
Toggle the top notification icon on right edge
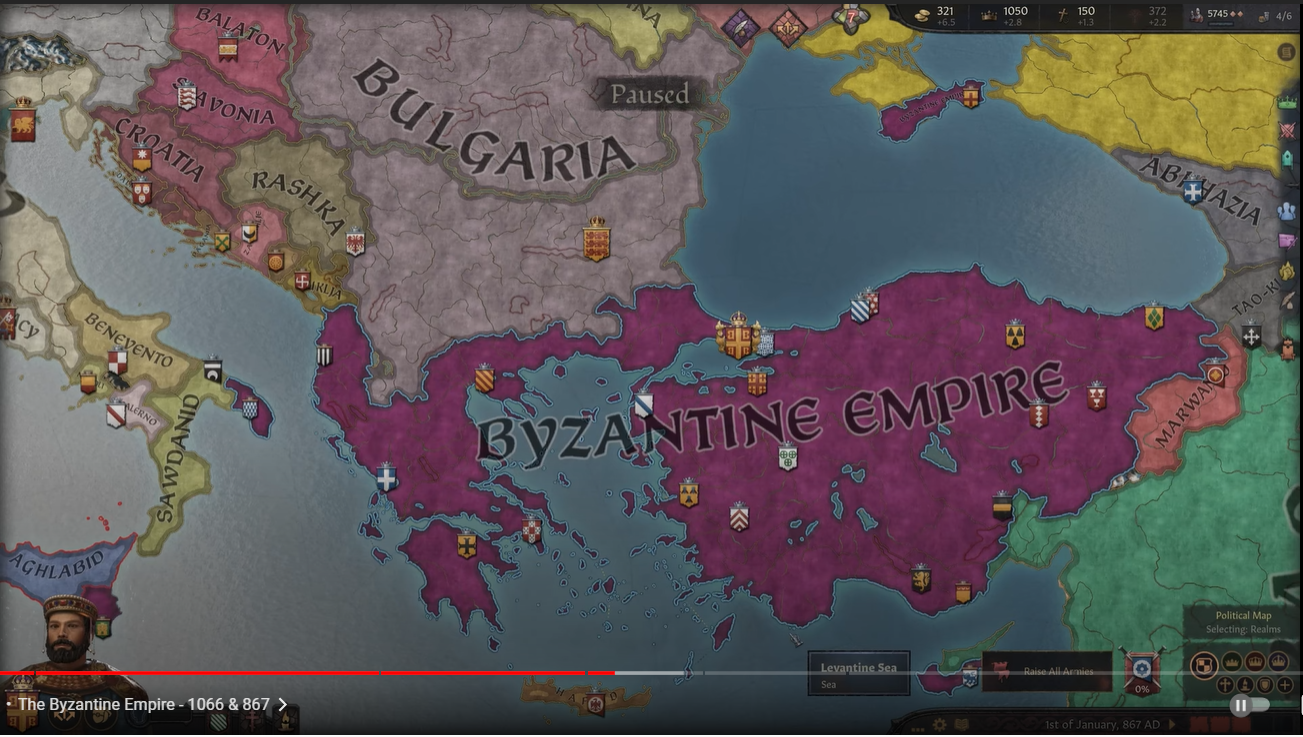[x=1287, y=51]
